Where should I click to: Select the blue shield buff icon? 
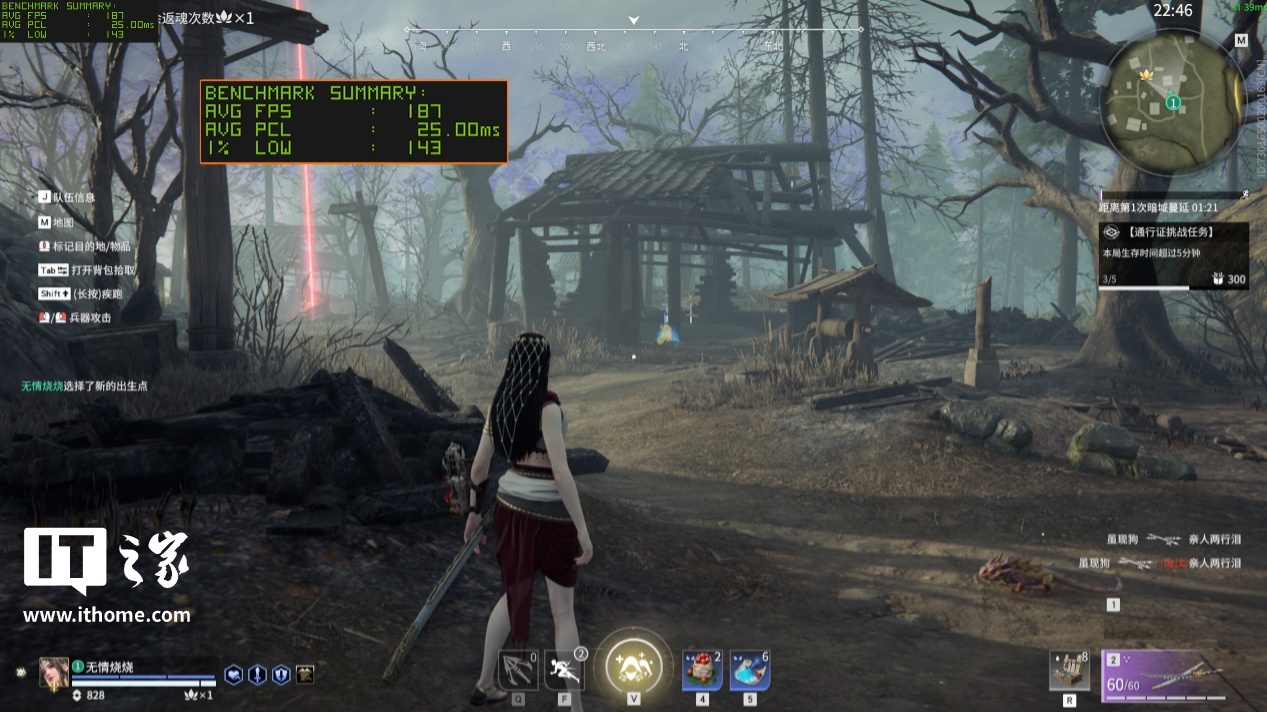(x=281, y=675)
